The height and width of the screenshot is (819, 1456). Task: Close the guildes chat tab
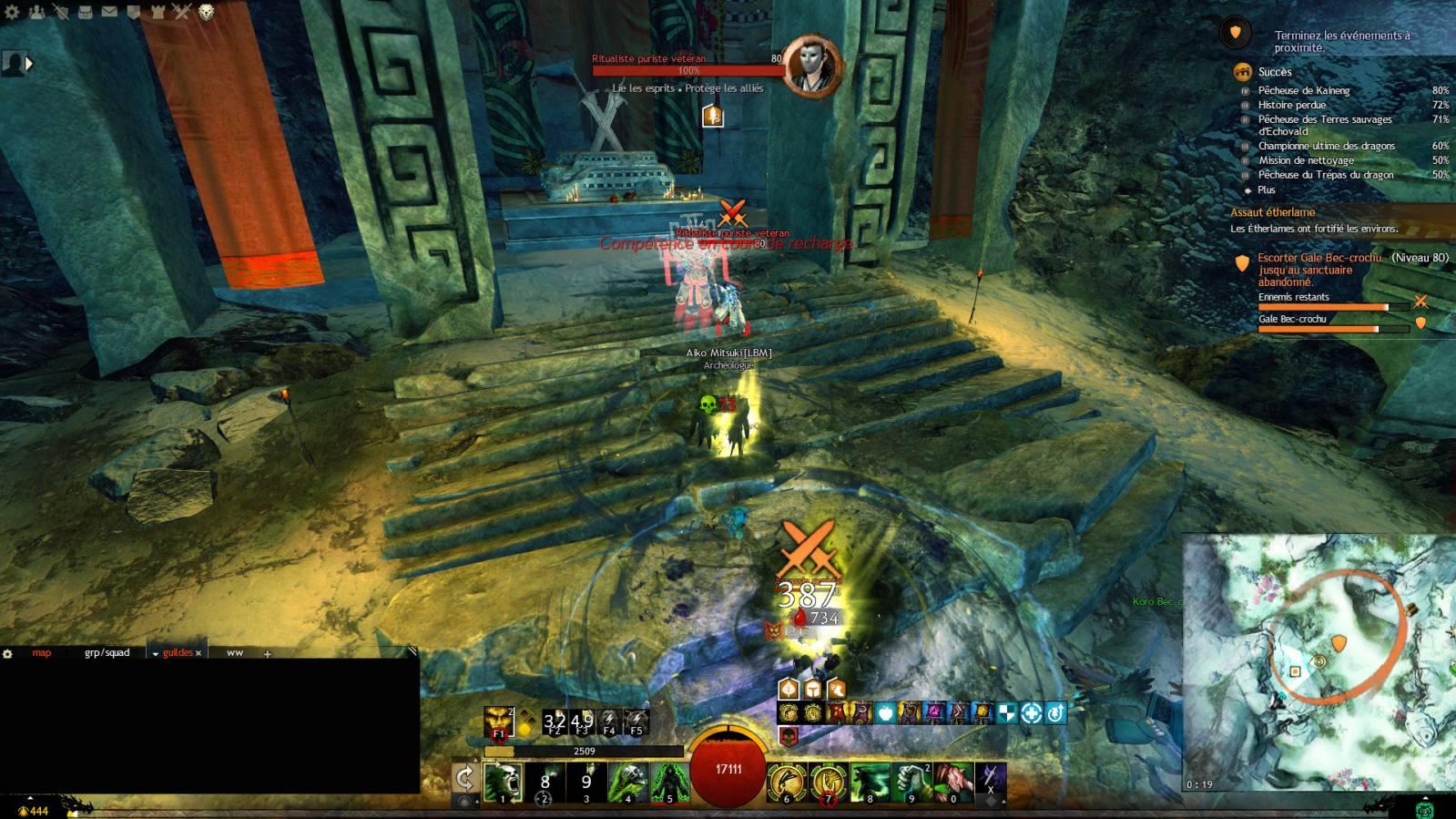pyautogui.click(x=199, y=653)
